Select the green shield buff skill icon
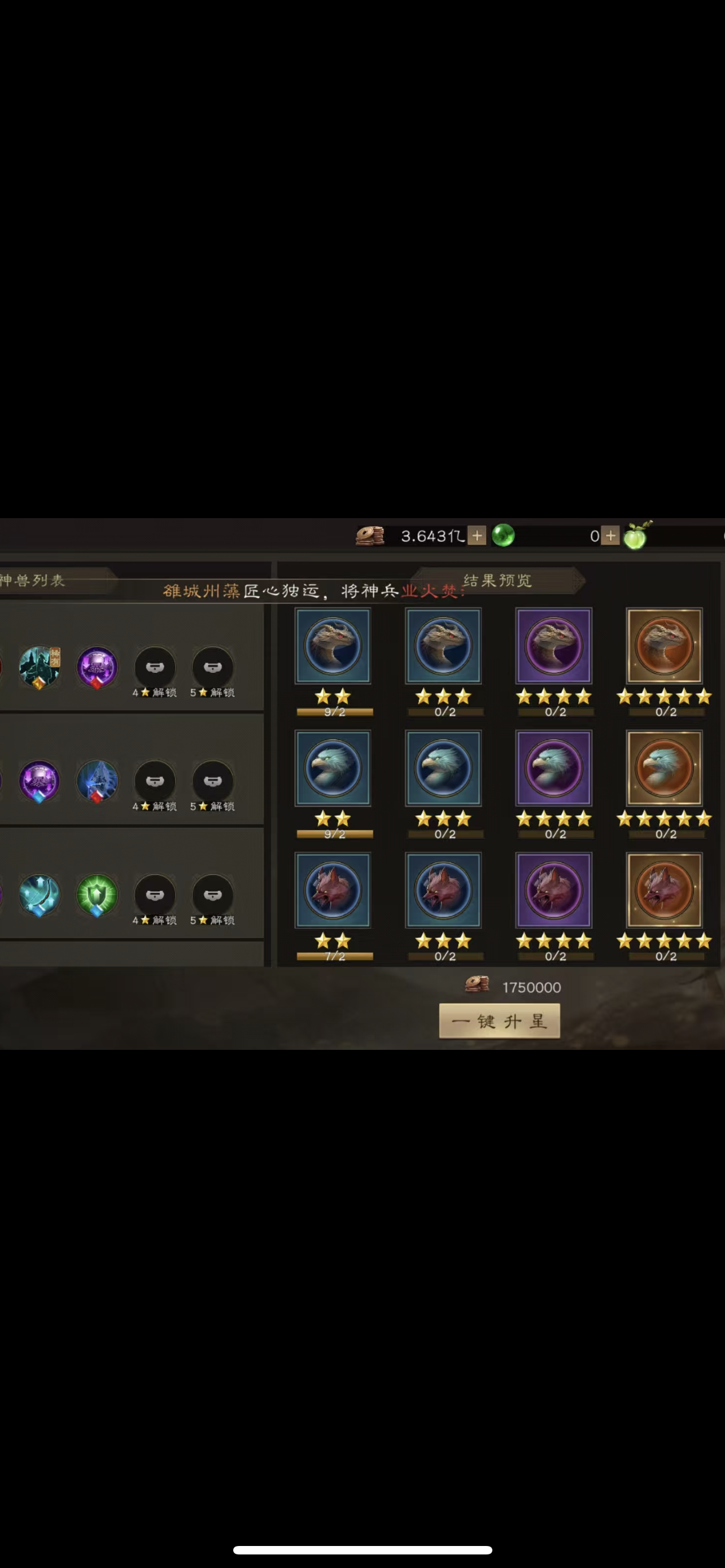This screenshot has width=725, height=1568. [97, 895]
